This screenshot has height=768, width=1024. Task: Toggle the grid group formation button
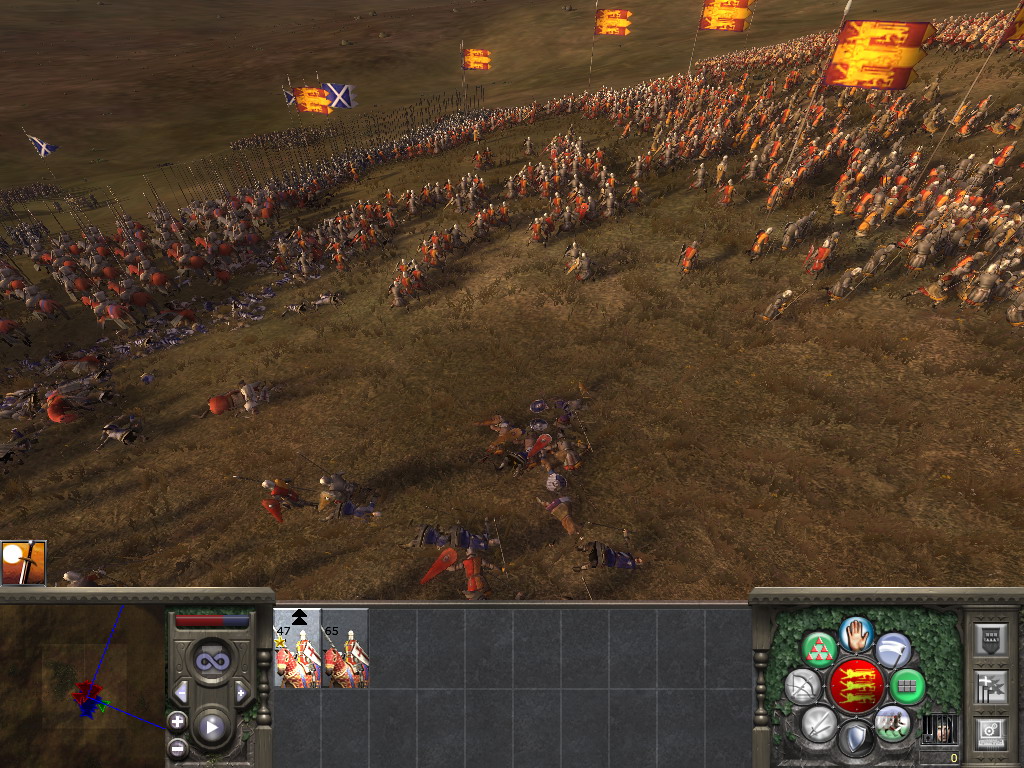(907, 686)
